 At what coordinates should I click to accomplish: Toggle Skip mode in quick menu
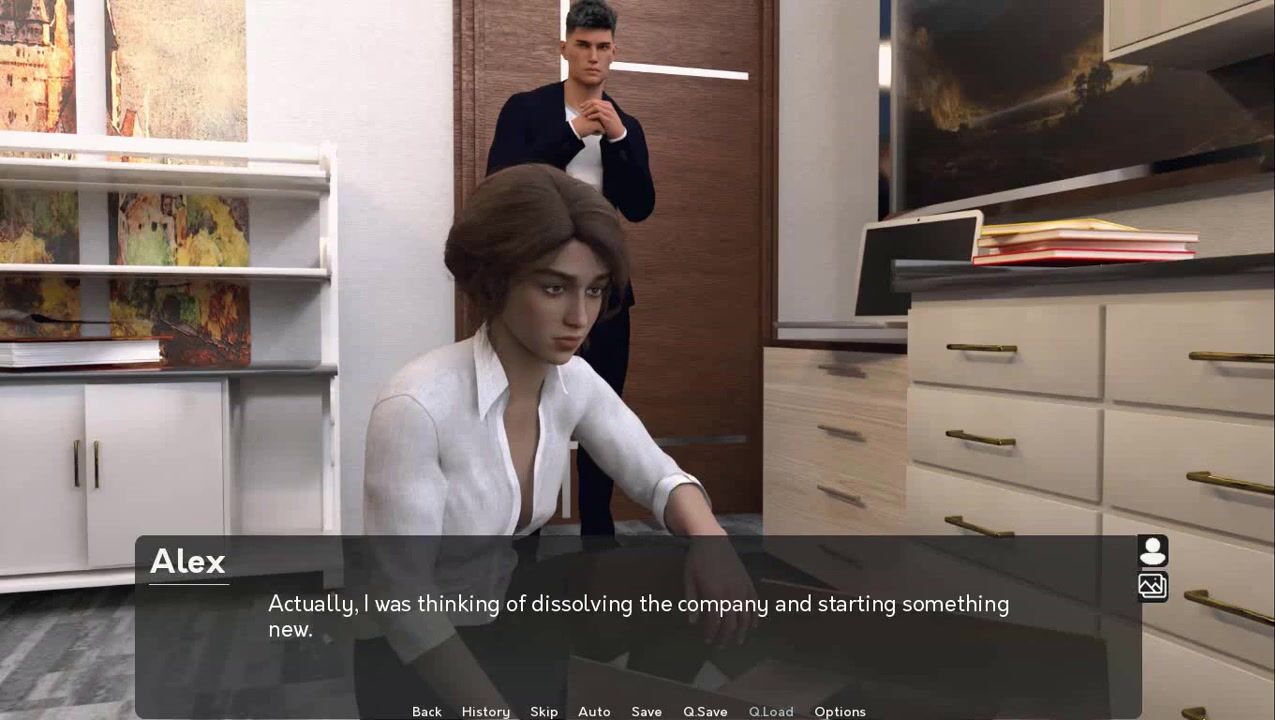click(x=544, y=712)
